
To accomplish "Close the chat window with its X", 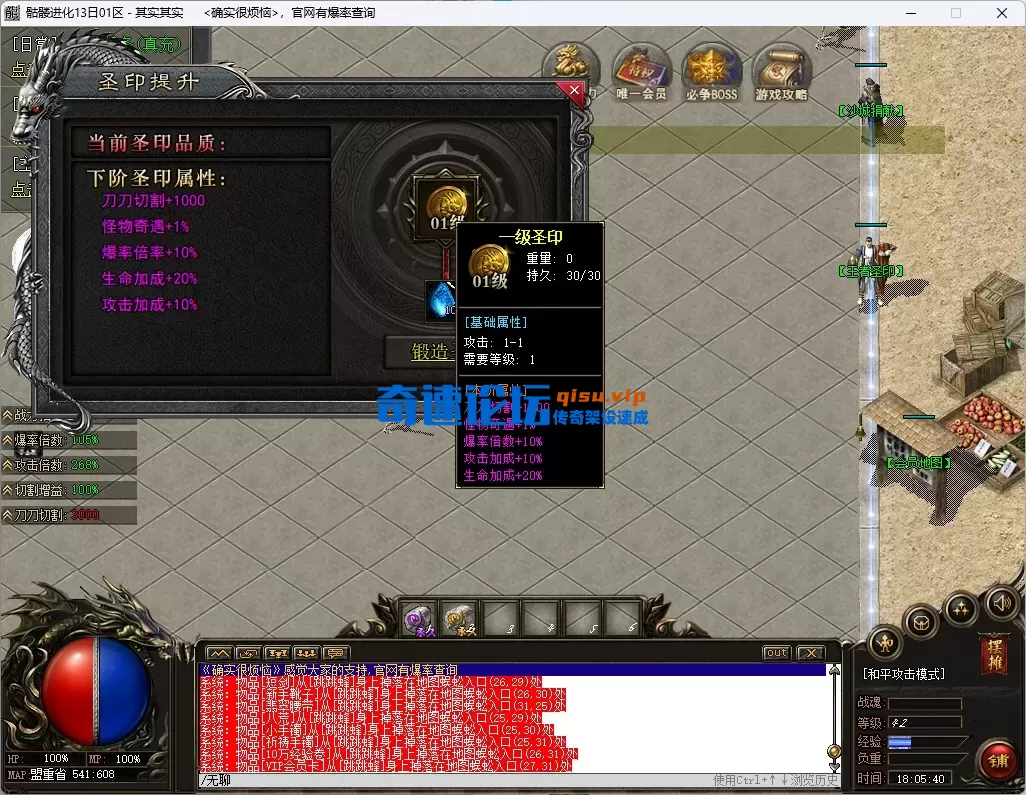I will pyautogui.click(x=810, y=653).
